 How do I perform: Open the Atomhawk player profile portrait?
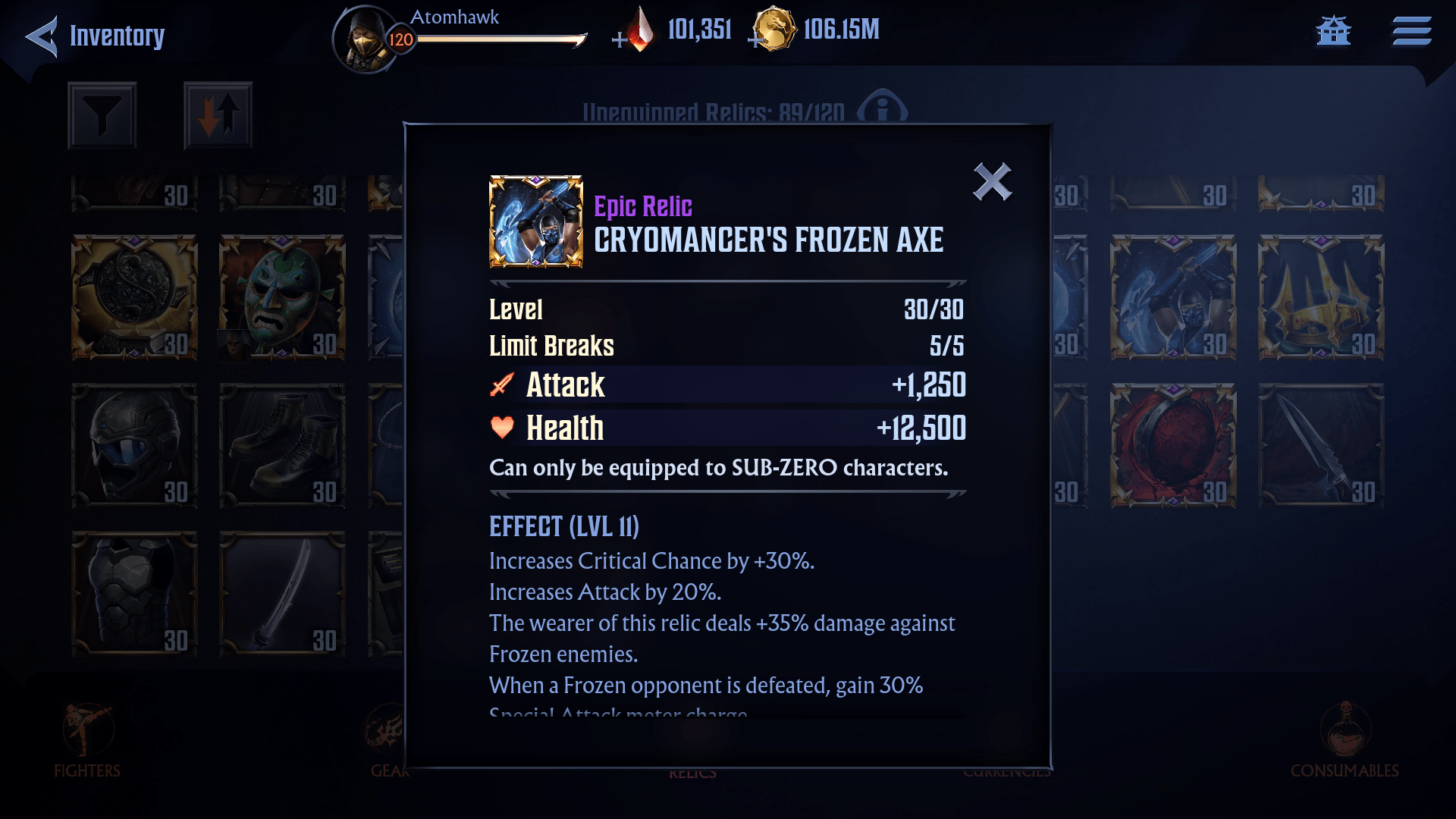(x=366, y=38)
